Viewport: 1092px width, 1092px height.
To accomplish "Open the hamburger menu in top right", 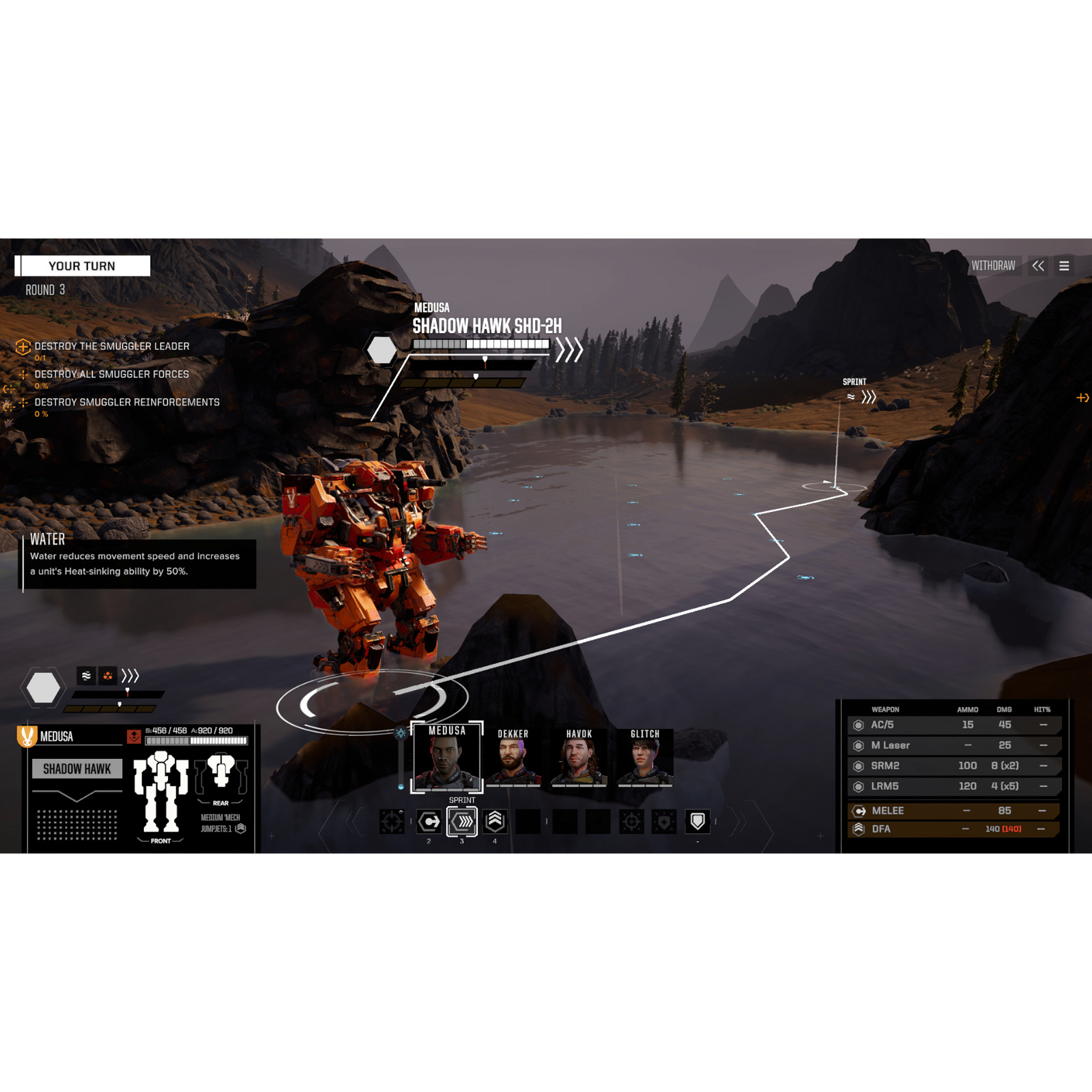I will click(1064, 266).
